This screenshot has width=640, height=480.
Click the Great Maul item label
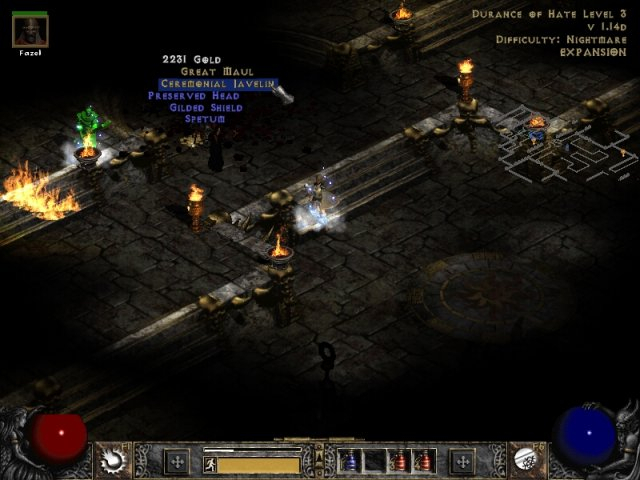pos(217,72)
